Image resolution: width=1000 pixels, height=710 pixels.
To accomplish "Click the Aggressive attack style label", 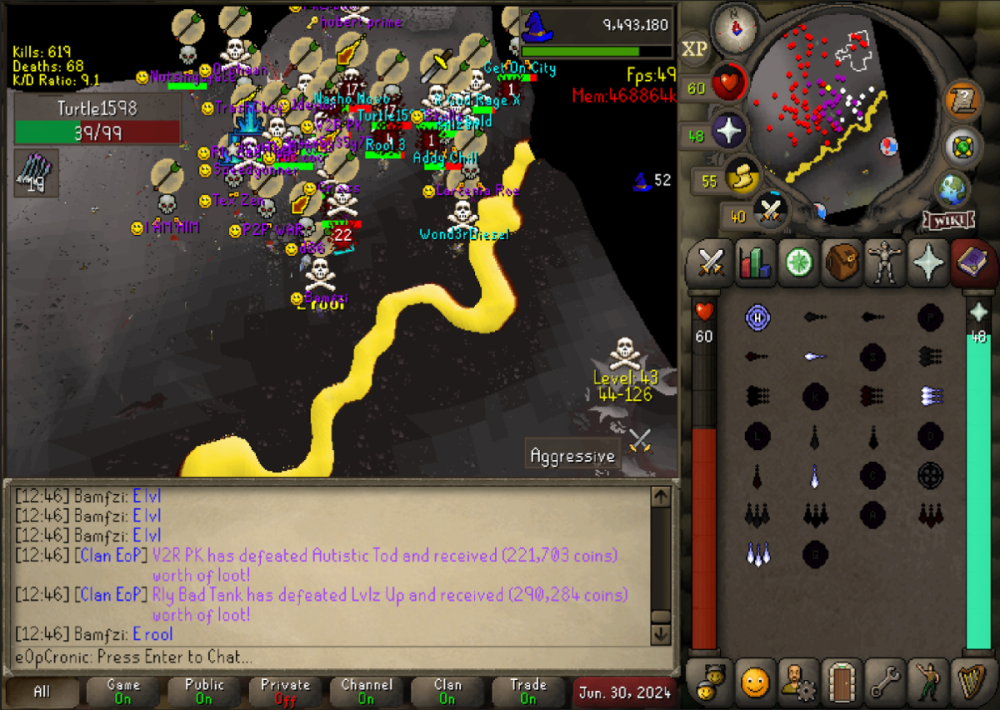I will click(572, 456).
